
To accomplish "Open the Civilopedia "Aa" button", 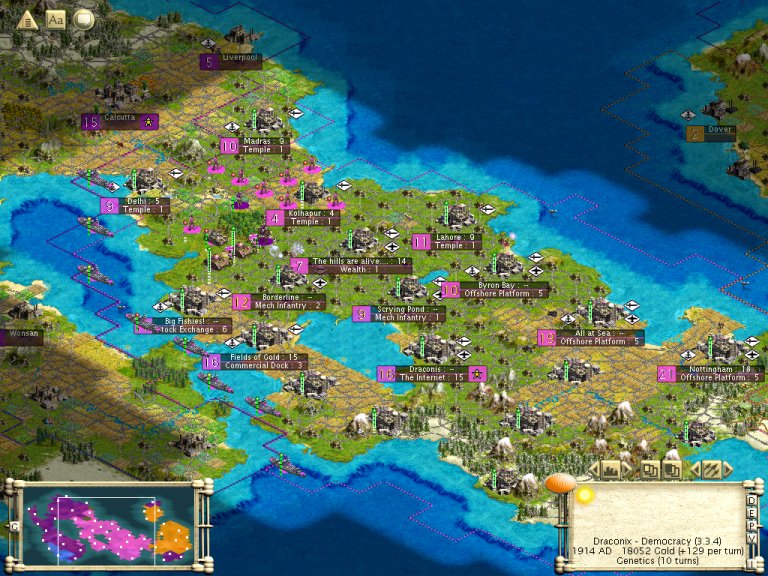I will (x=56, y=18).
